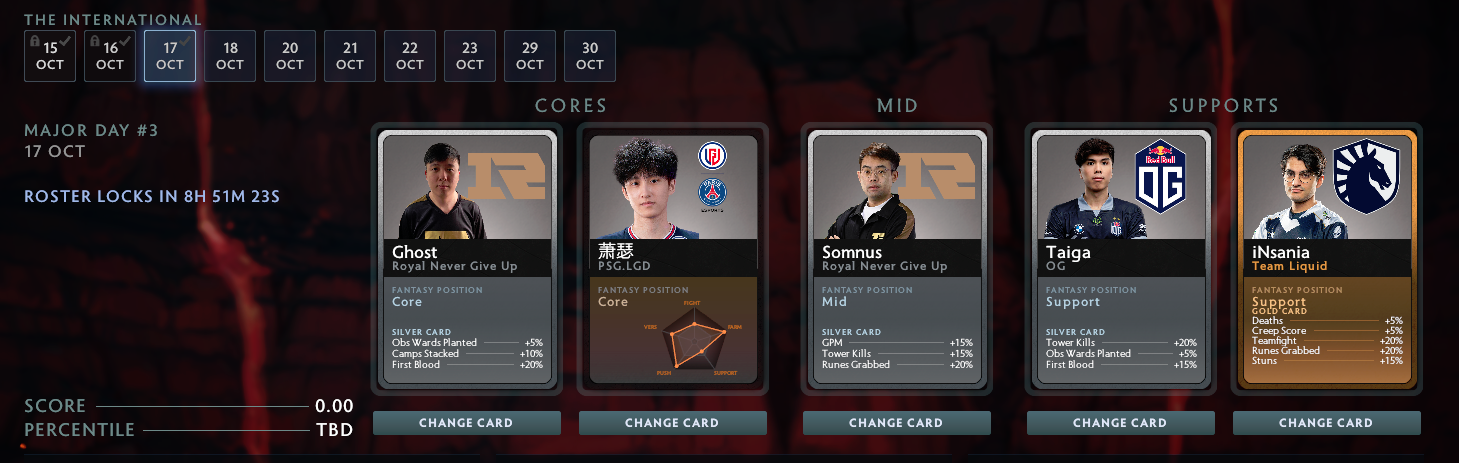Open the 18 OCT roster day
The image size is (1459, 463).
[230, 56]
